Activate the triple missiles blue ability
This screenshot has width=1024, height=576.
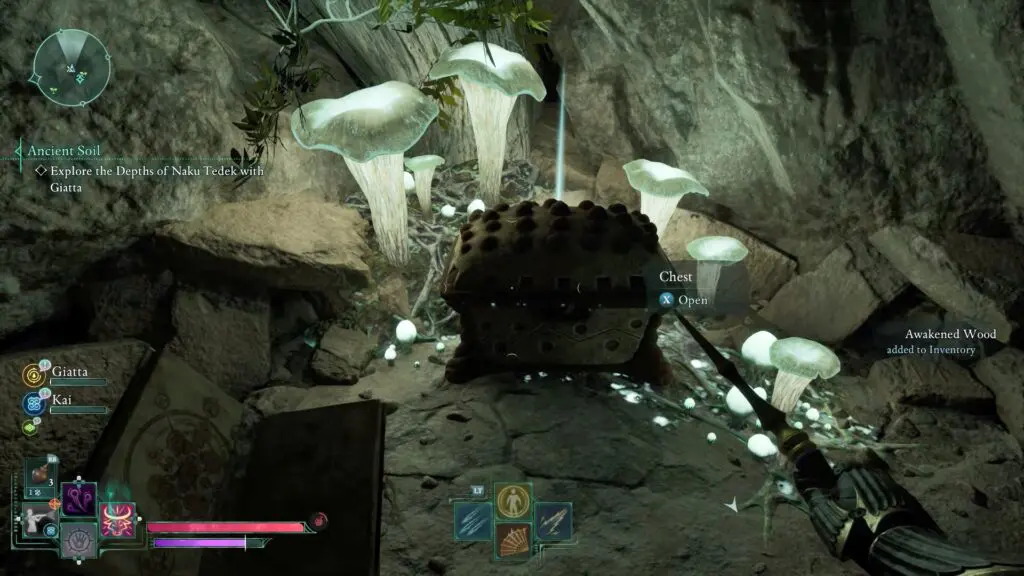click(472, 521)
